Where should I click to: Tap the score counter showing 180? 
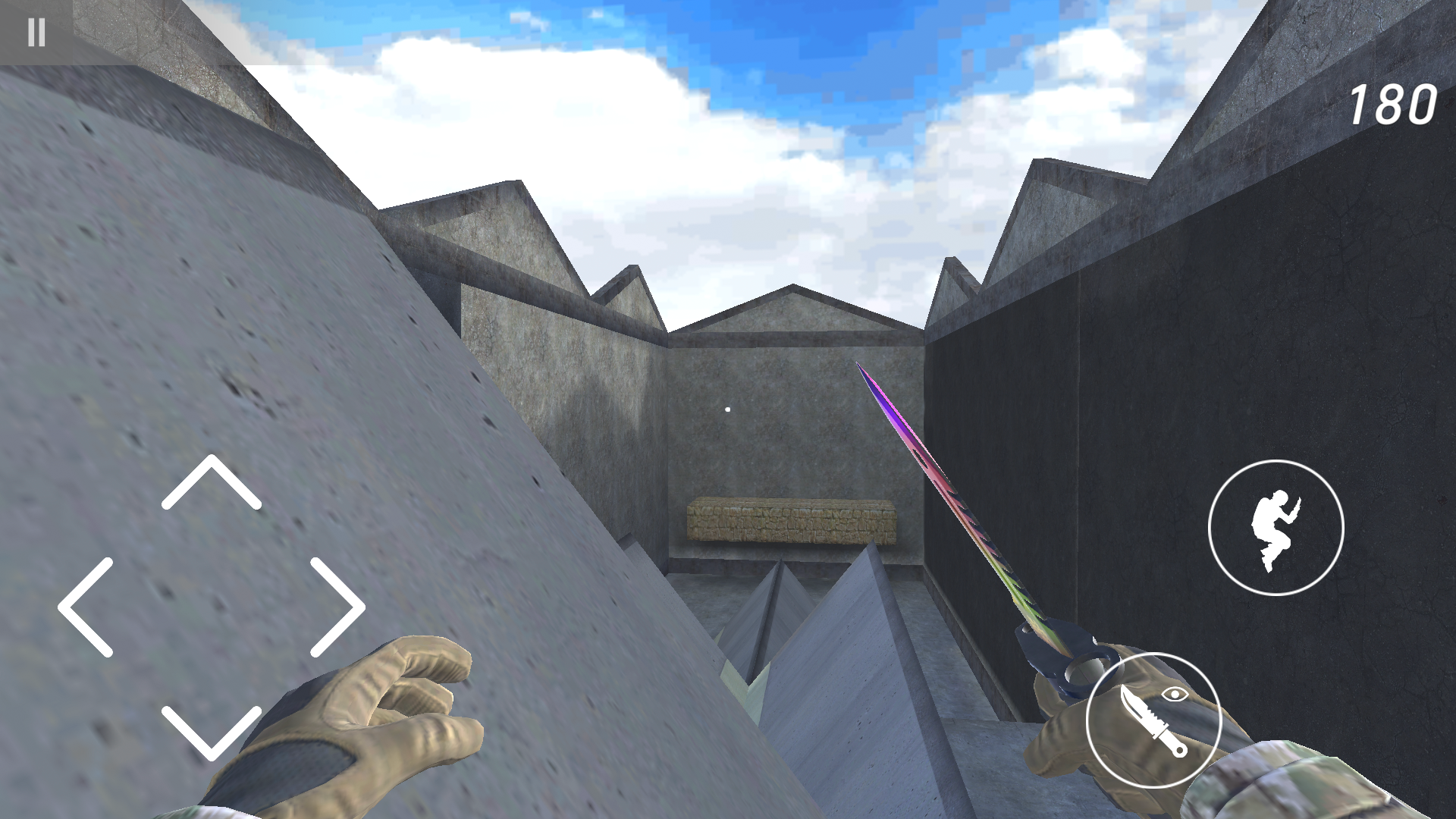click(1392, 105)
